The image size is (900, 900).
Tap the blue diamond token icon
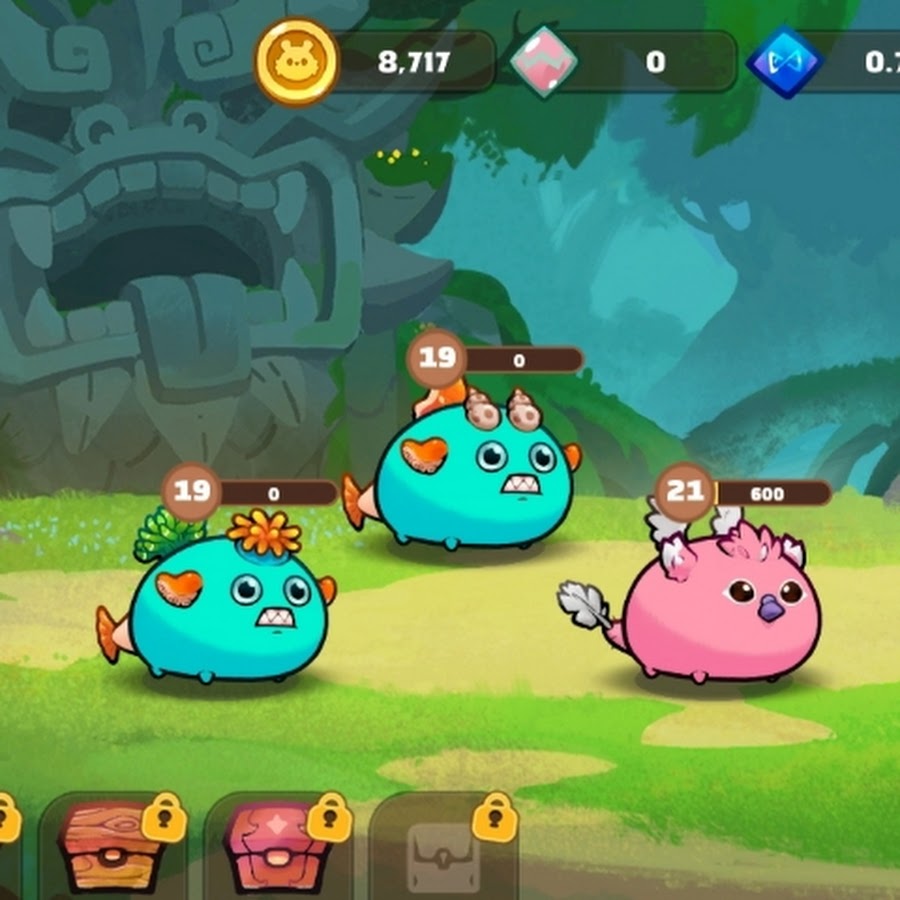click(x=784, y=63)
